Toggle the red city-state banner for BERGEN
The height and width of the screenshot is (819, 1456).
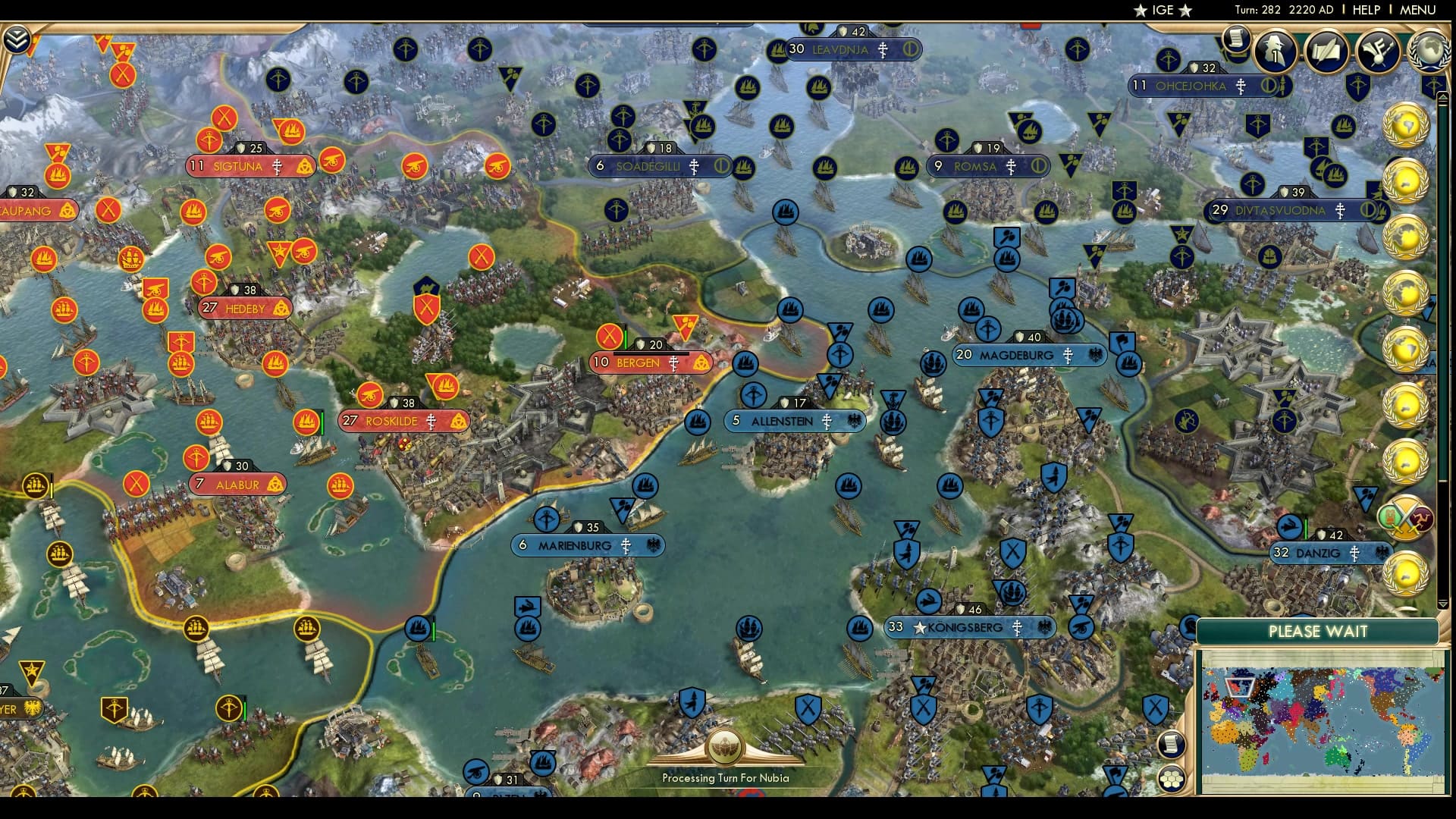tap(651, 362)
